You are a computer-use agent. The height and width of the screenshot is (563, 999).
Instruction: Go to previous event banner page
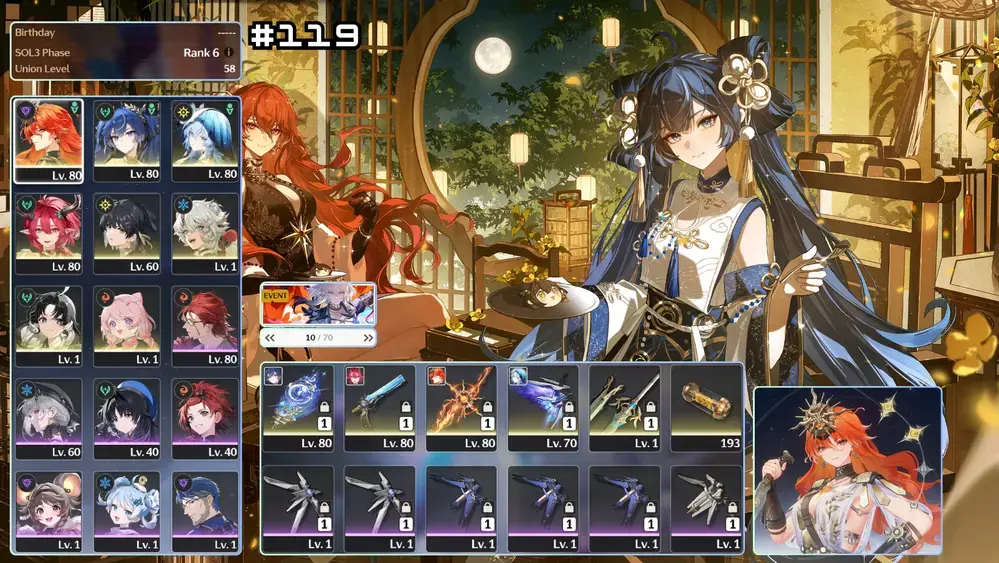pos(270,338)
